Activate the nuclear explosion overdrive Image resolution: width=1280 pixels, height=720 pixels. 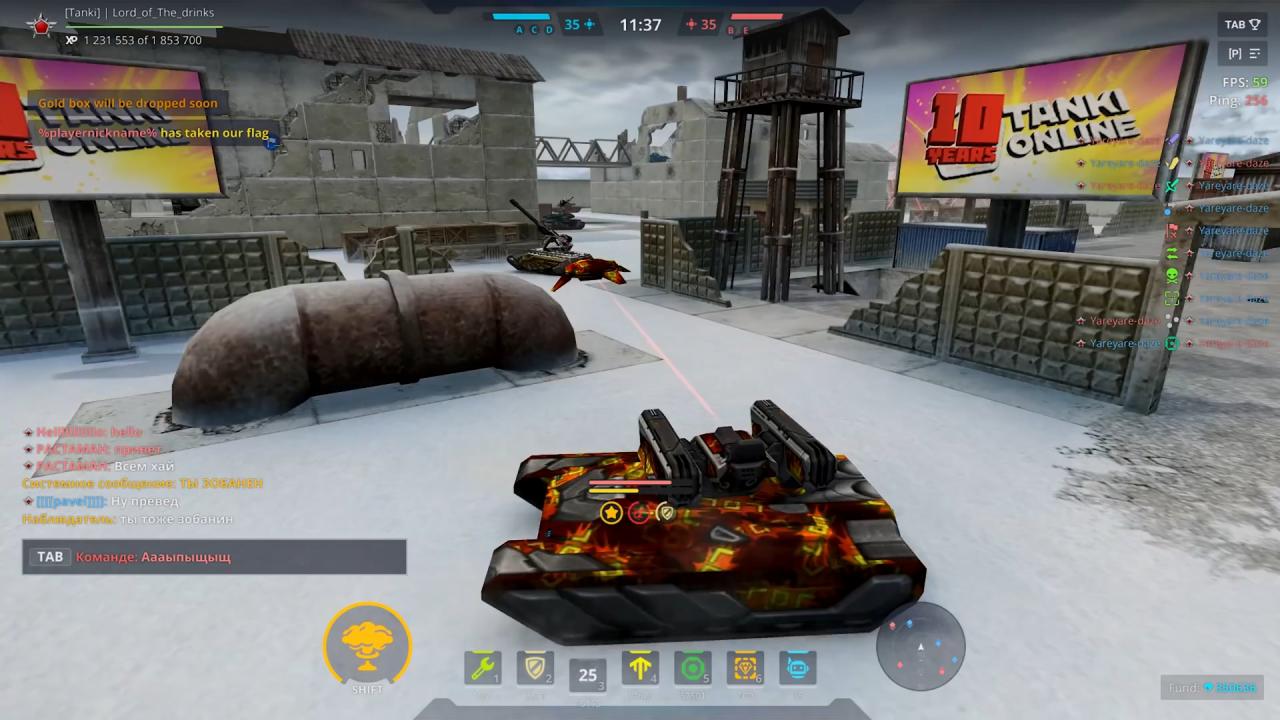click(x=367, y=646)
